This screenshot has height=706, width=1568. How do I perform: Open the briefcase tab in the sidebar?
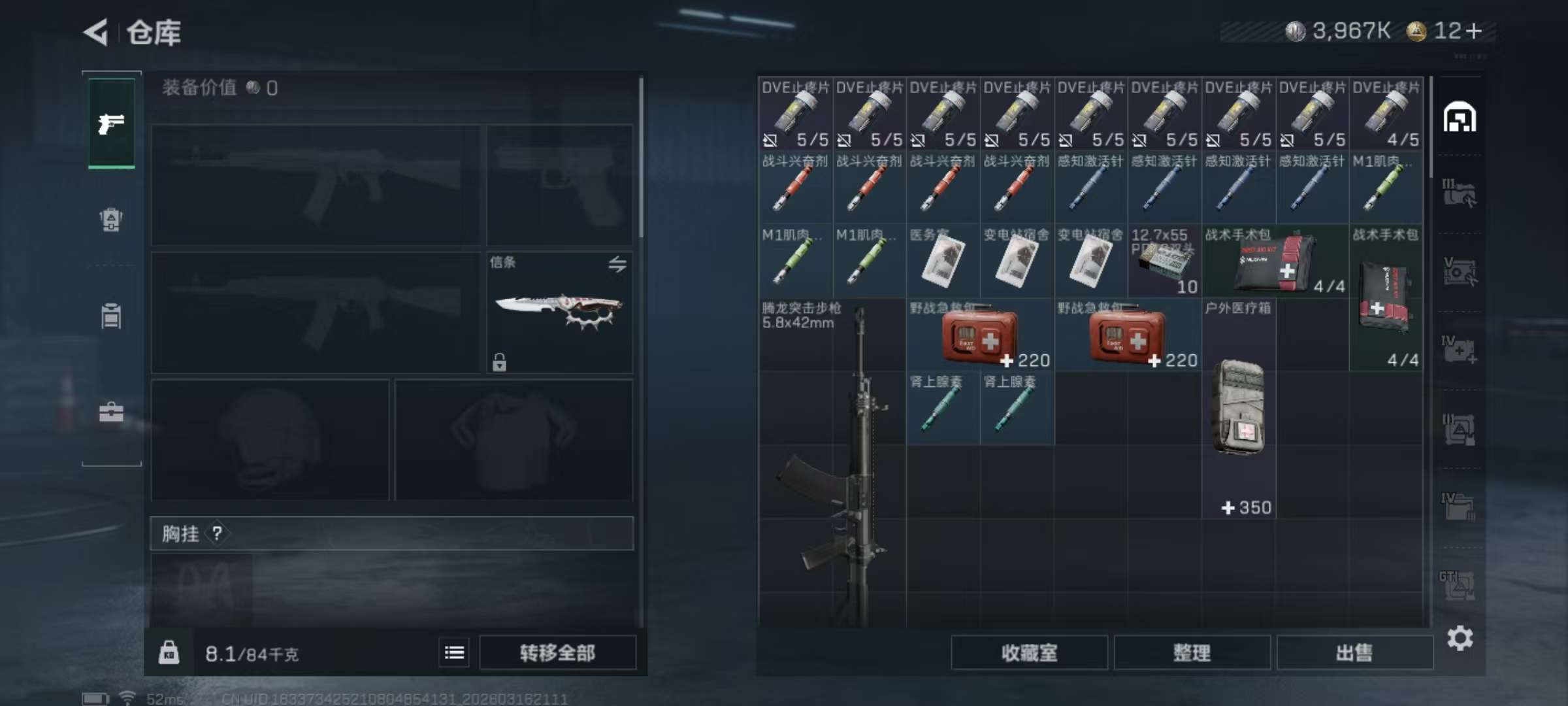tap(111, 412)
